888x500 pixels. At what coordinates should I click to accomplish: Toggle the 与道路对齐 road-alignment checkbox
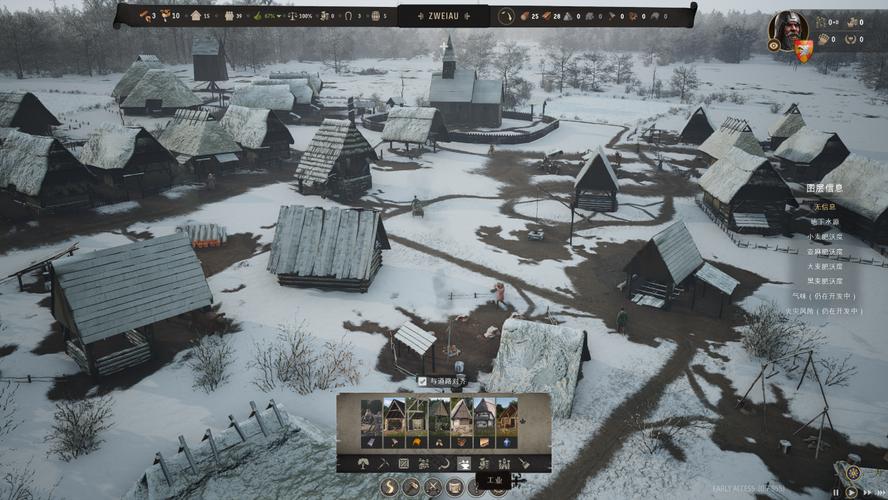pos(423,381)
